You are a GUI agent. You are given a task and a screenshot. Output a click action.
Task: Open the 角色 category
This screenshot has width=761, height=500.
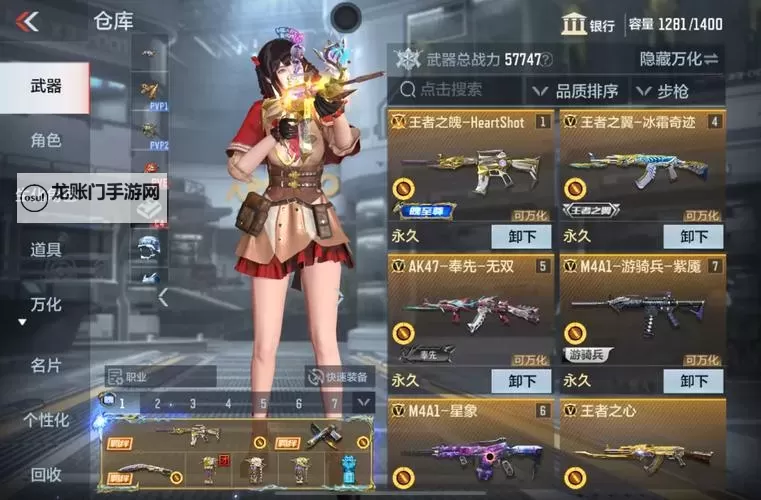(x=45, y=141)
